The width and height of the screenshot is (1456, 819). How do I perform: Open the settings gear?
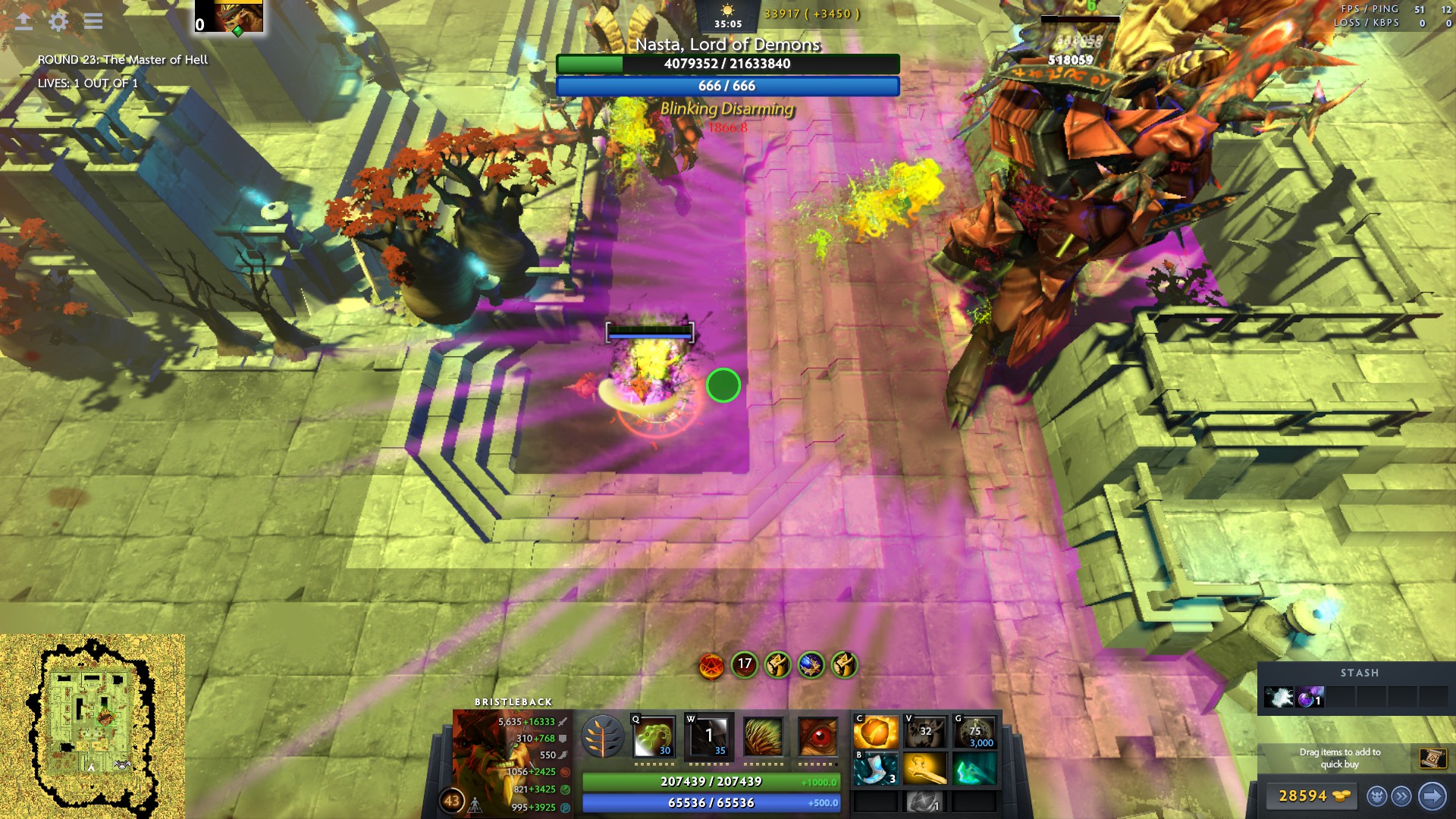click(x=58, y=21)
